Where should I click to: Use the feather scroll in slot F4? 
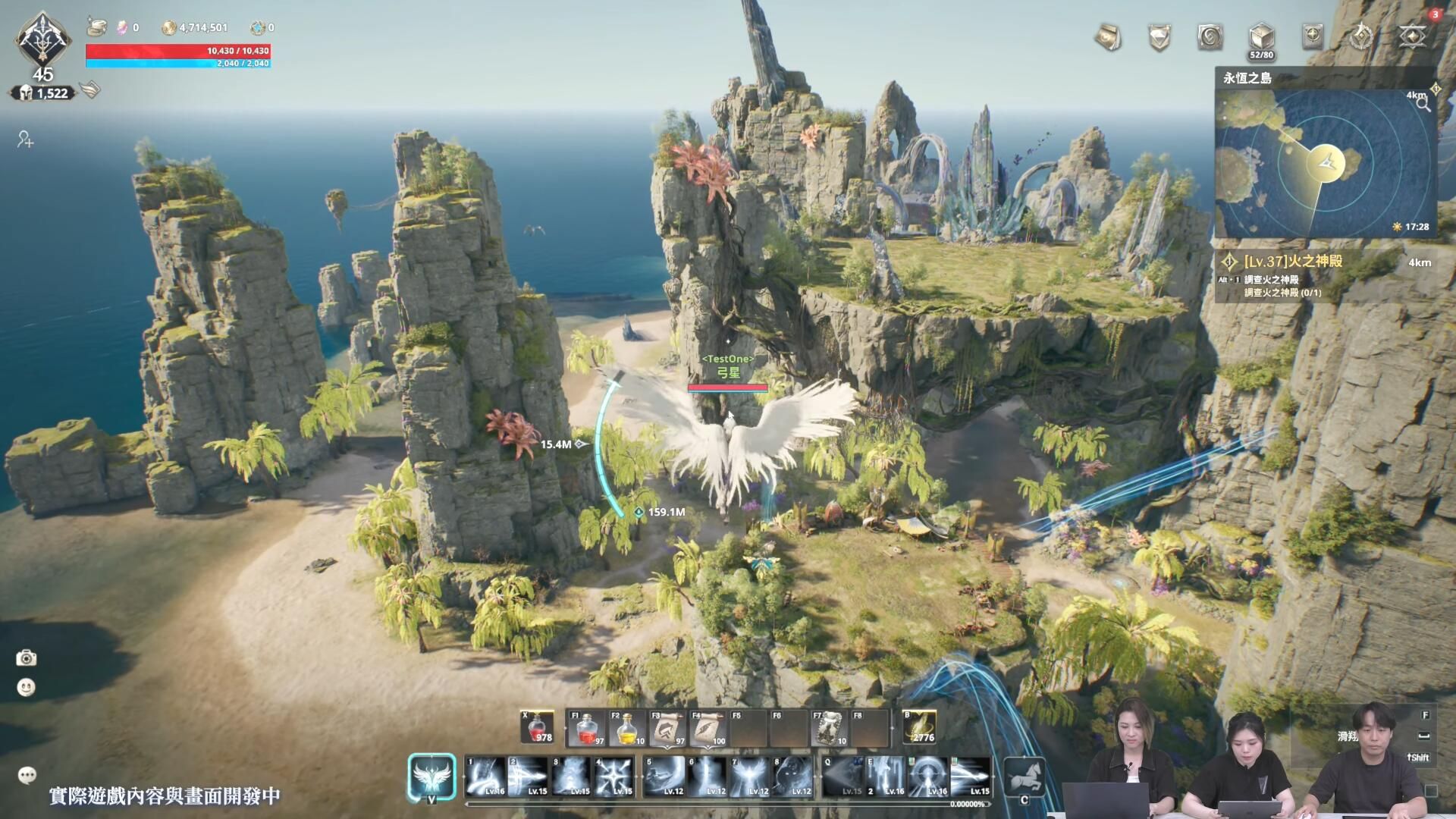[x=708, y=729]
